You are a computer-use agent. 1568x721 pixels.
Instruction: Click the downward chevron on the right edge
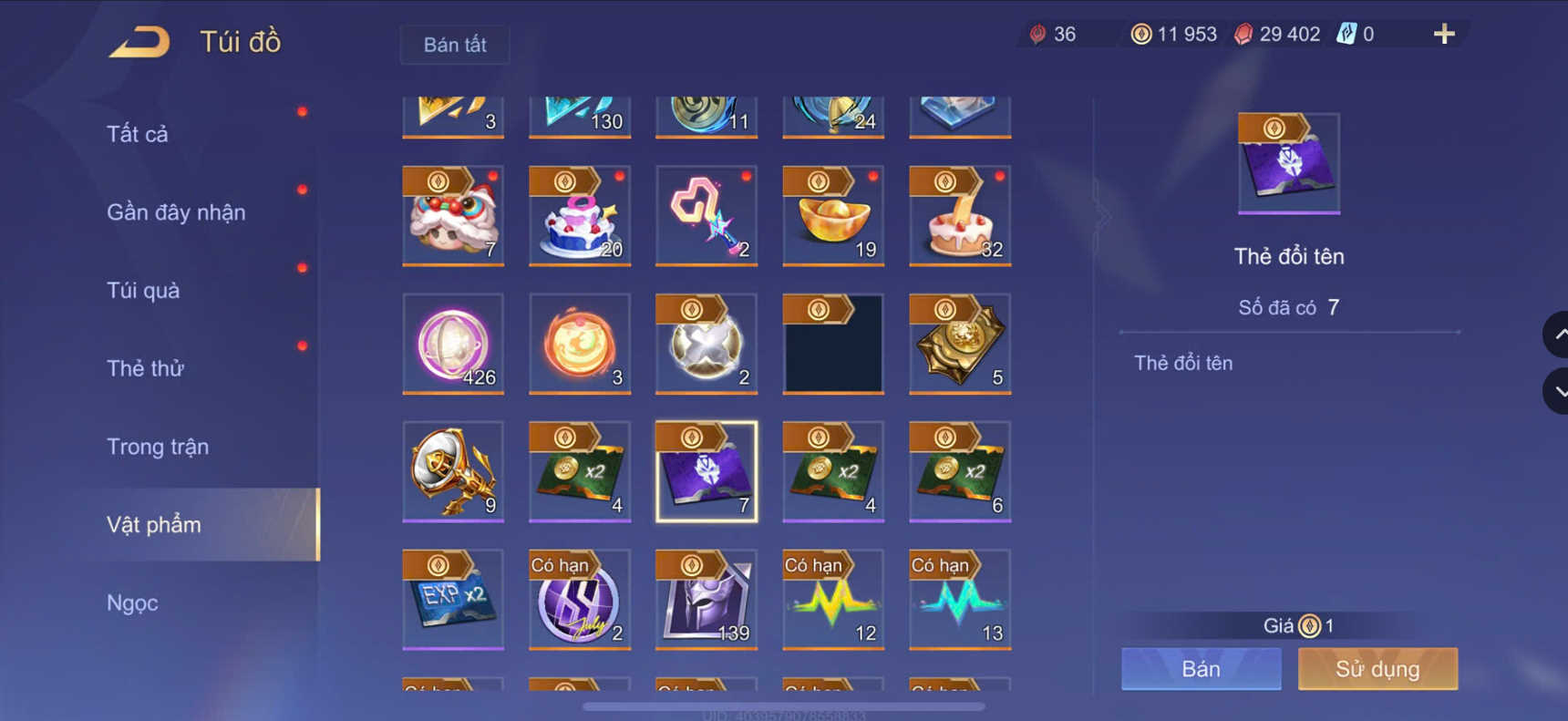pyautogui.click(x=1558, y=392)
